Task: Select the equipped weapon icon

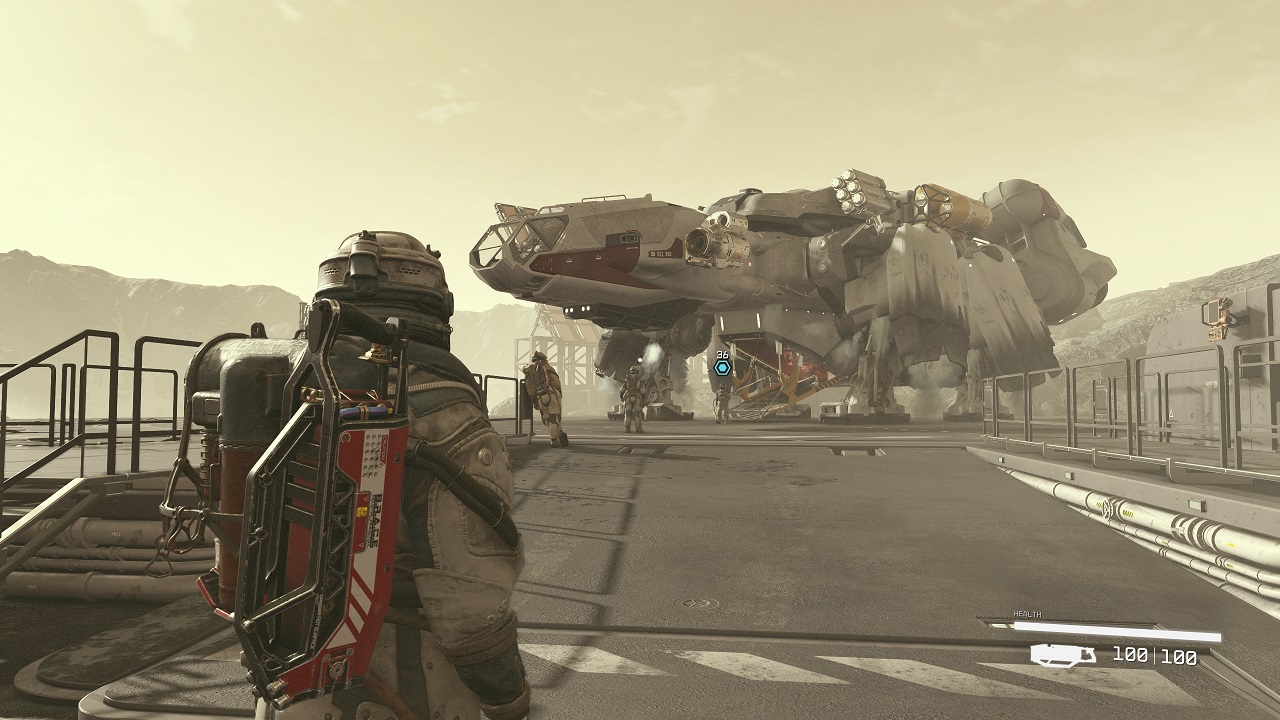Action: (x=1064, y=656)
